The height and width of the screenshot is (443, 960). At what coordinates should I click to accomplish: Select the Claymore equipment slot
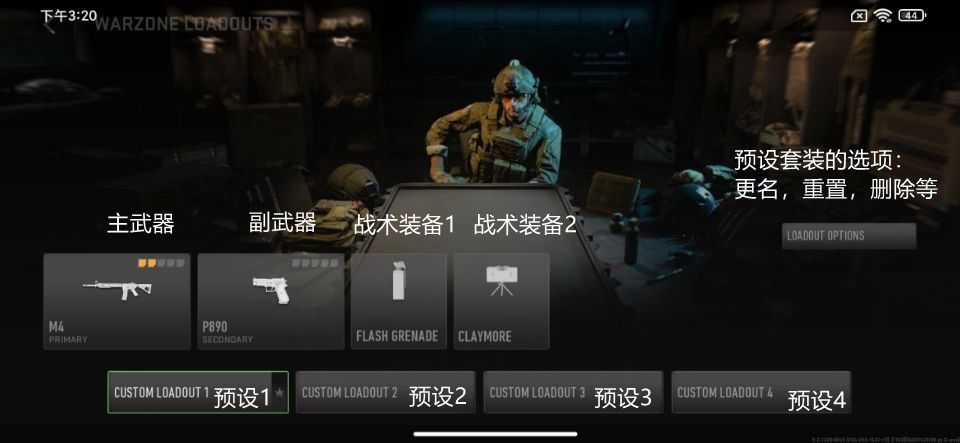(x=501, y=301)
